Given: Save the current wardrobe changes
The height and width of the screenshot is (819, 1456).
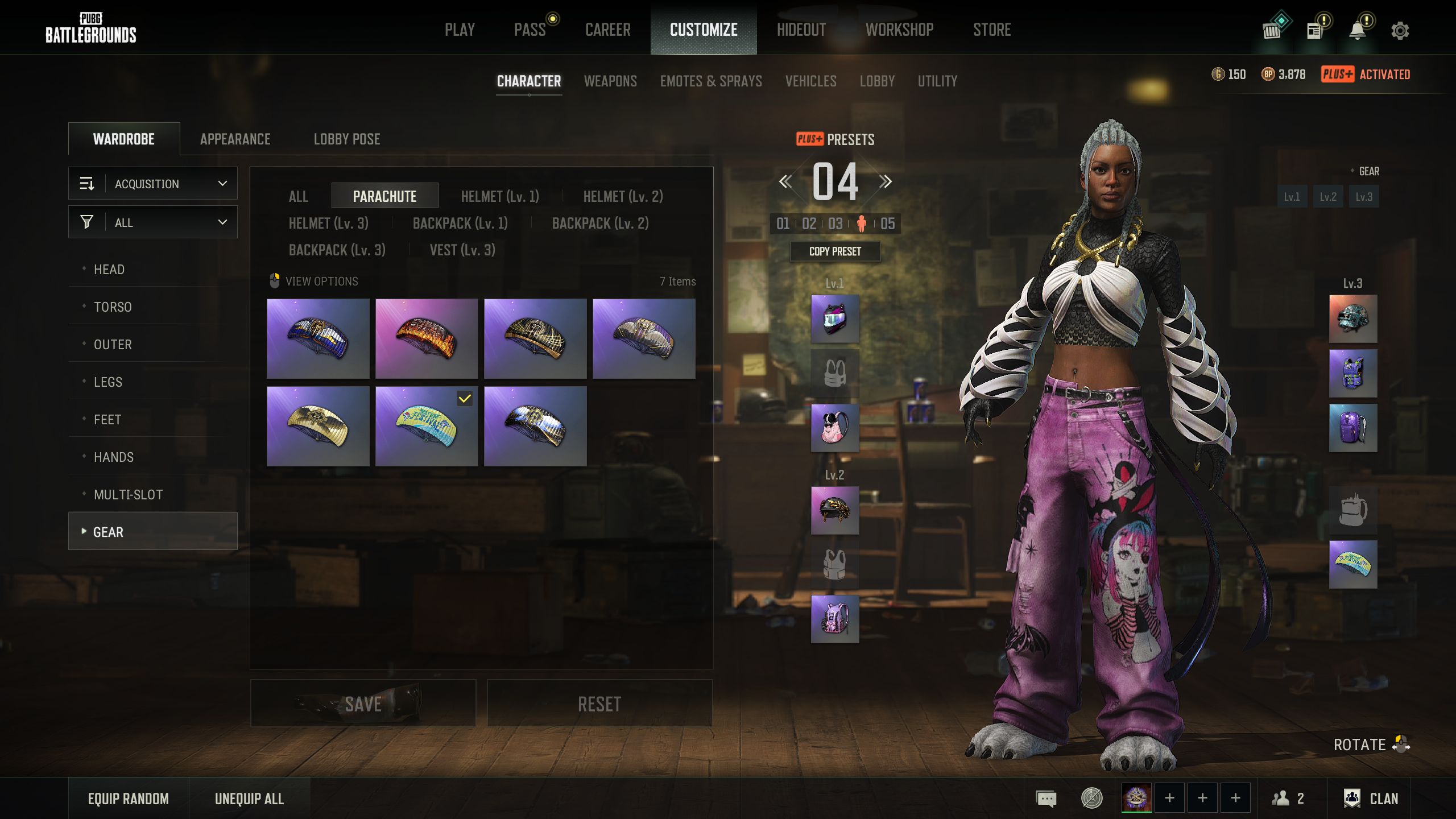Looking at the screenshot, I should pos(363,704).
